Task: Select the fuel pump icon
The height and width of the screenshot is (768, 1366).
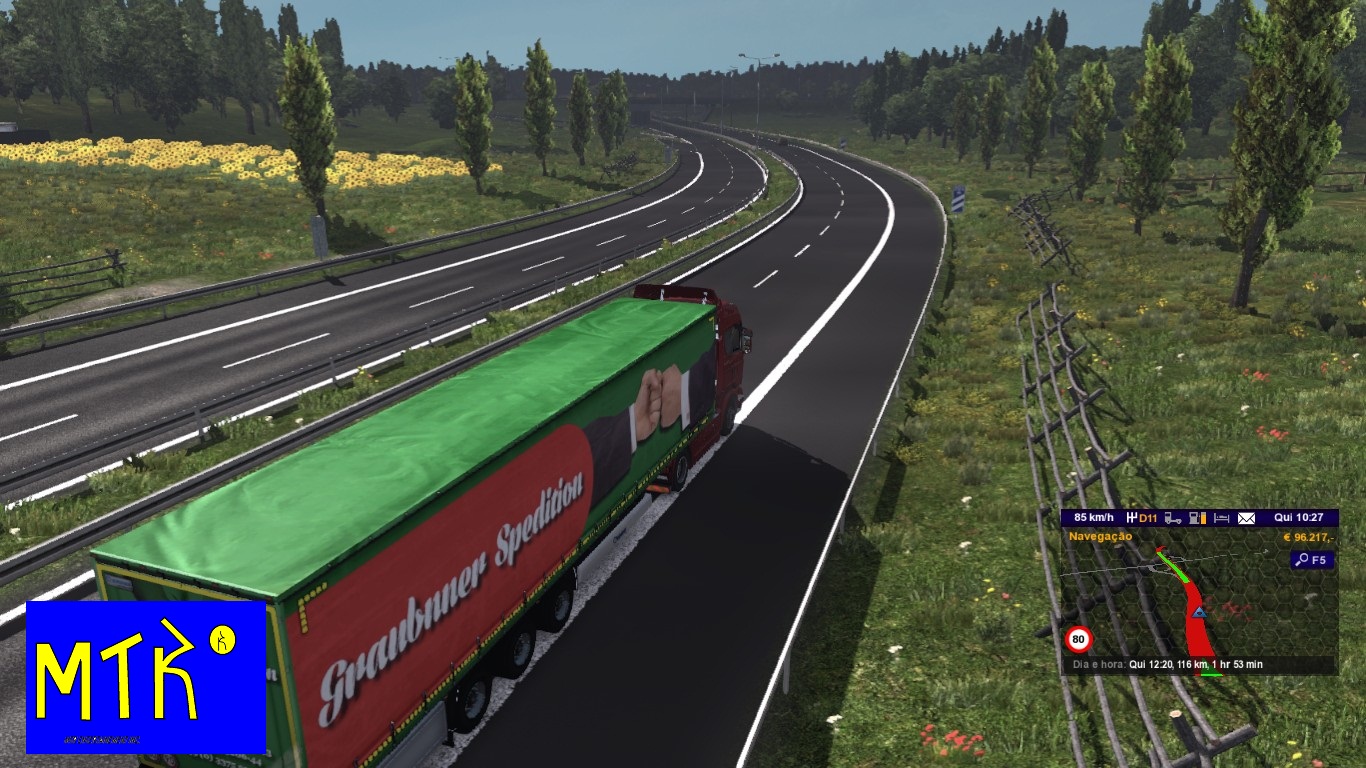Action: pyautogui.click(x=1195, y=519)
